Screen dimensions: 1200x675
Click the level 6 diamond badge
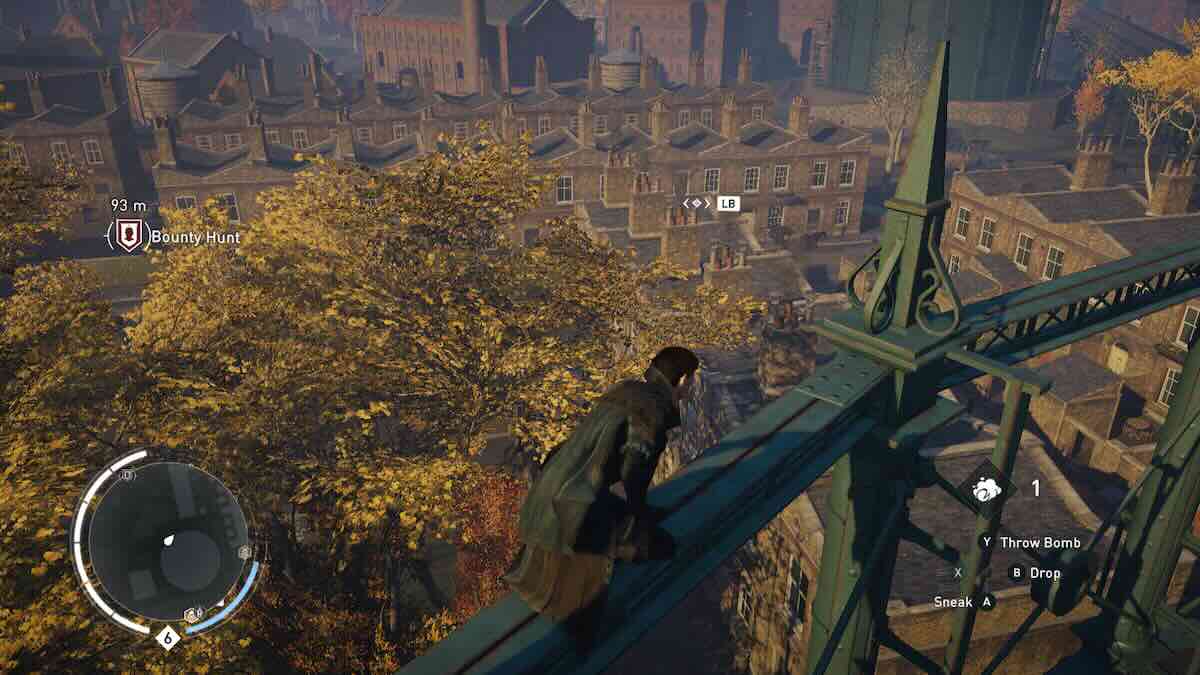167,637
